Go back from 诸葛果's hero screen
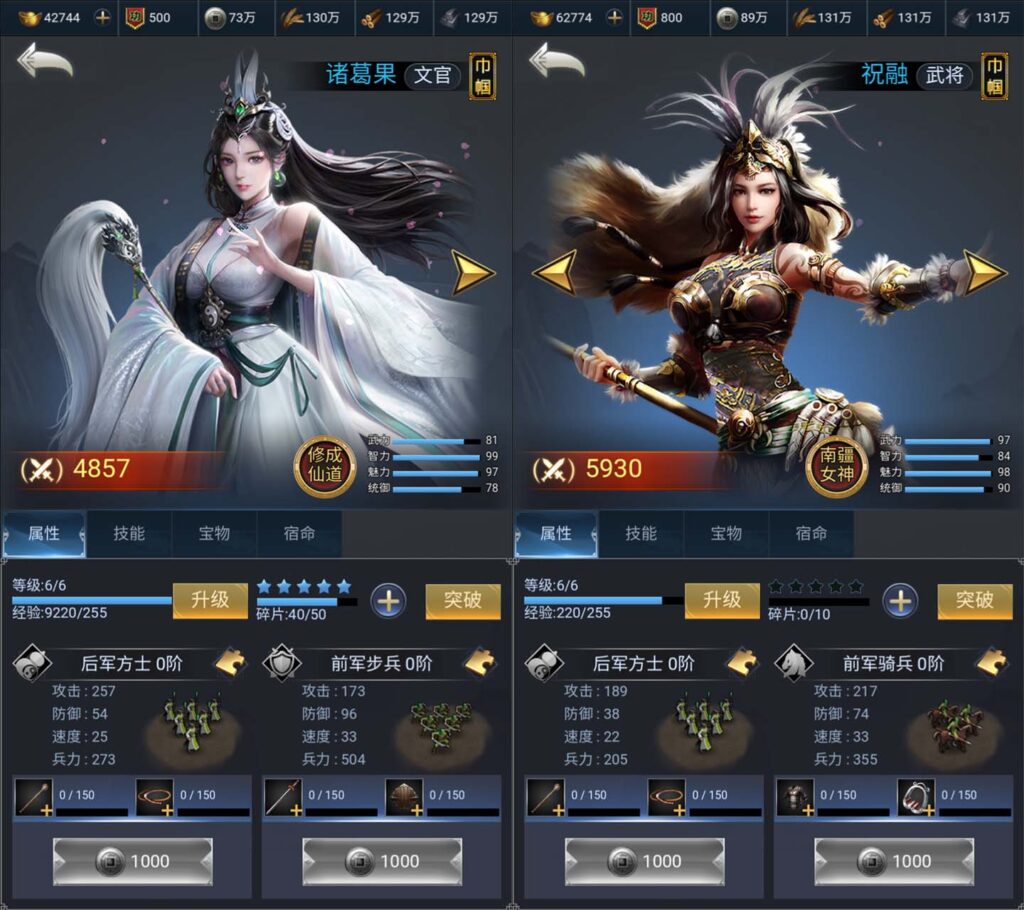This screenshot has width=1024, height=910. click(x=44, y=62)
